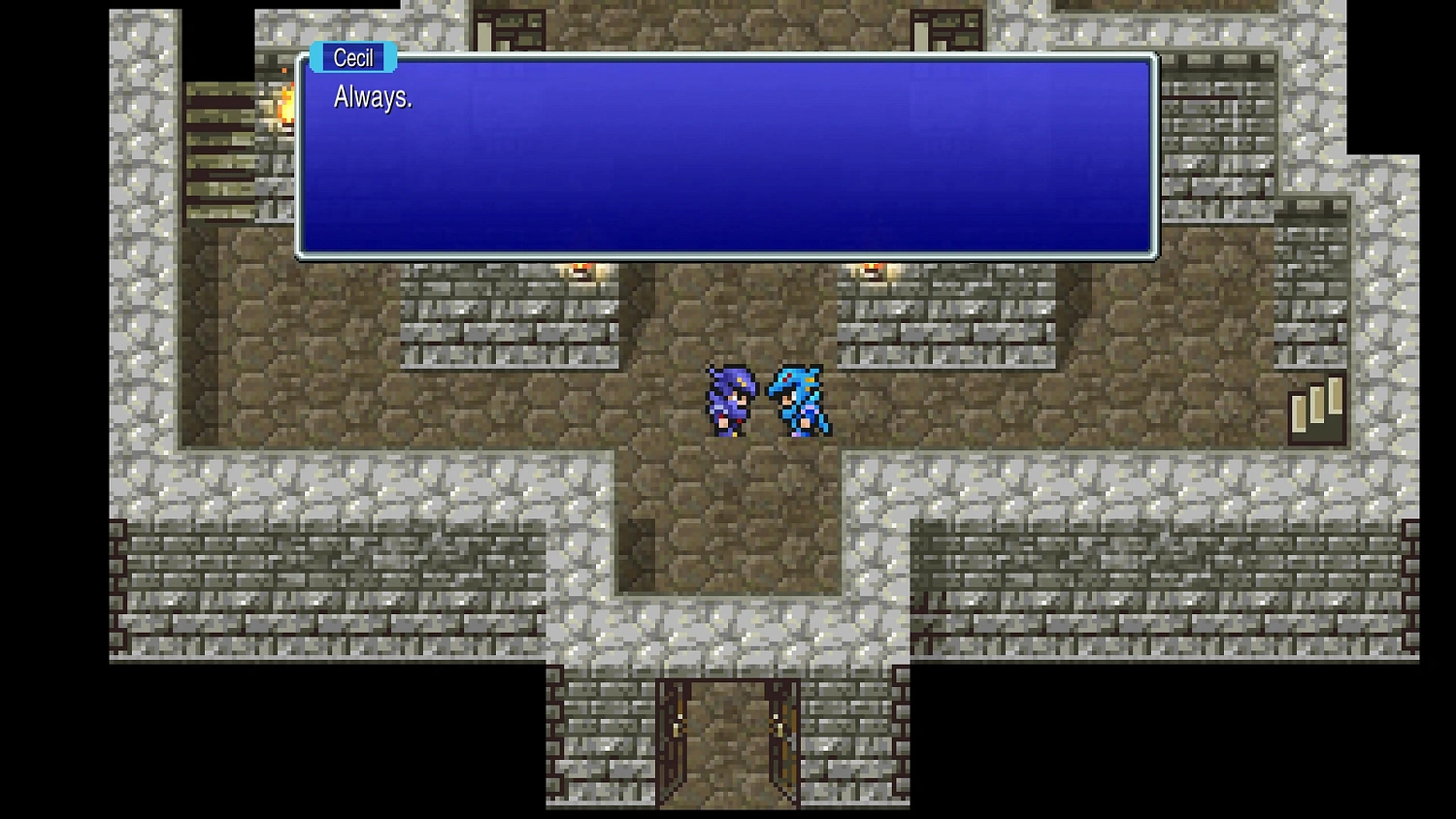Click the torch right of the dialogue box
The image size is (1456, 819).
pos(873,269)
